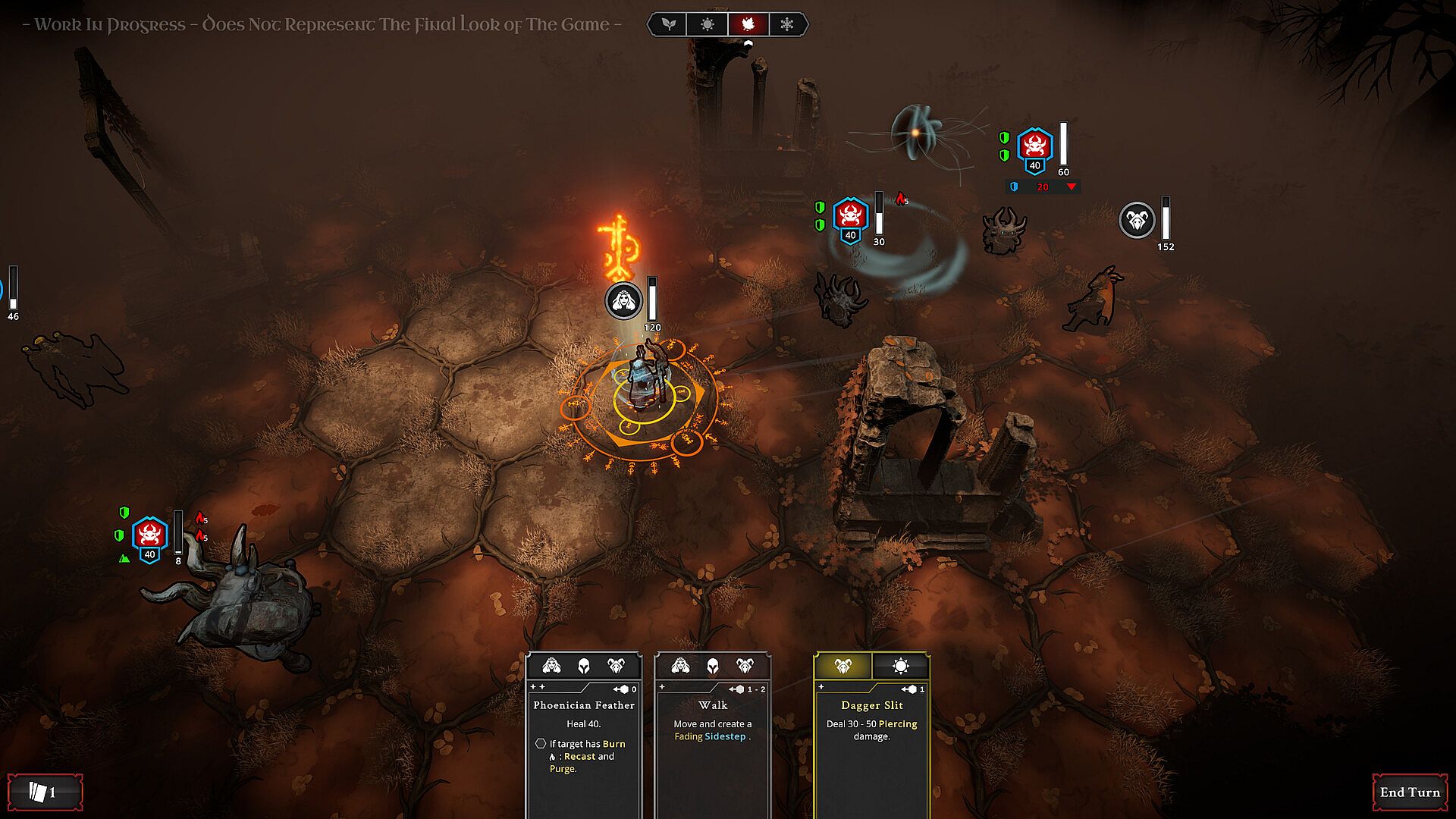The width and height of the screenshot is (1456, 819).
Task: Open the card deck pile counter
Action: point(44,792)
